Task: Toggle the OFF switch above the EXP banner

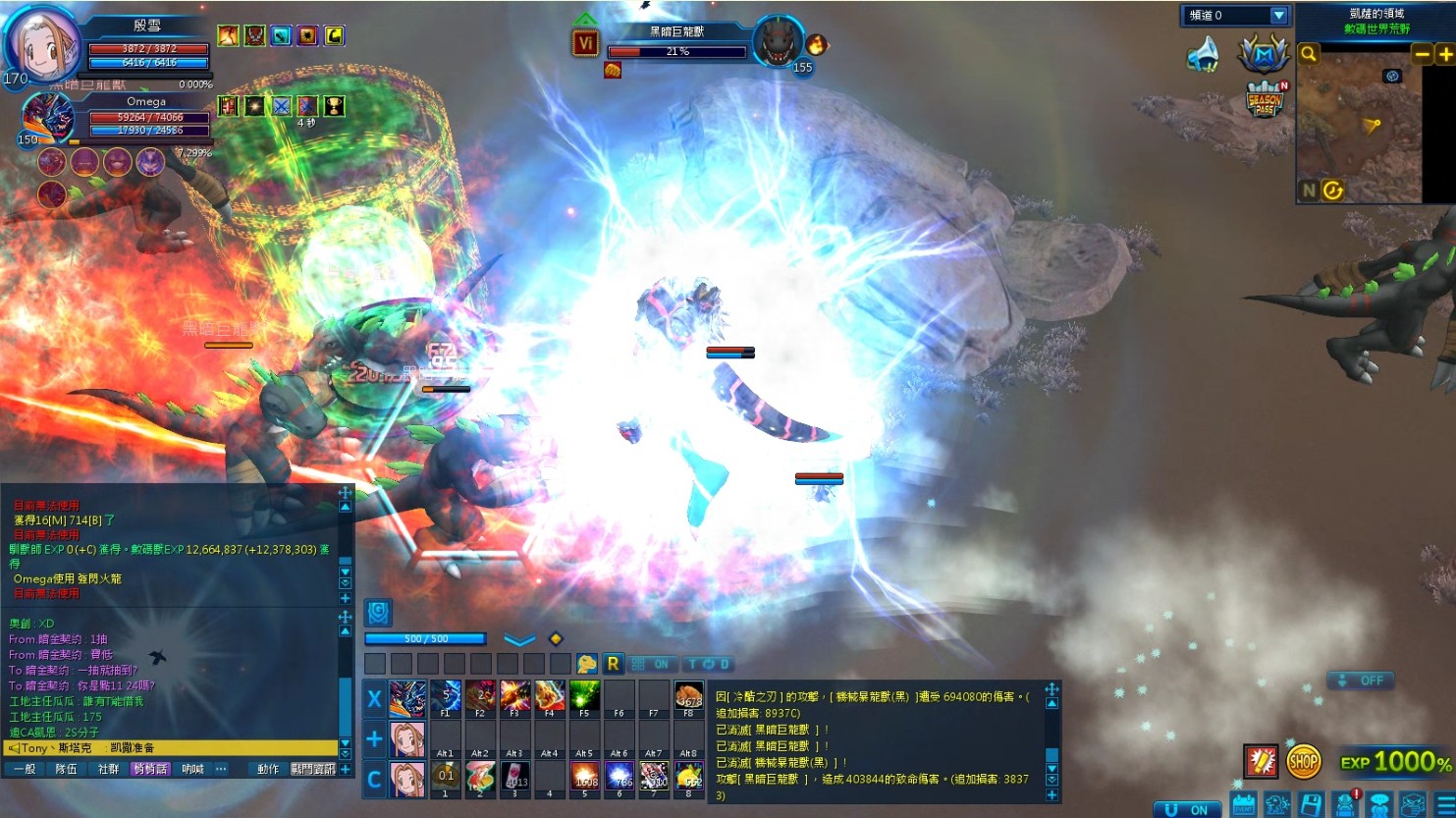Action: click(1360, 680)
